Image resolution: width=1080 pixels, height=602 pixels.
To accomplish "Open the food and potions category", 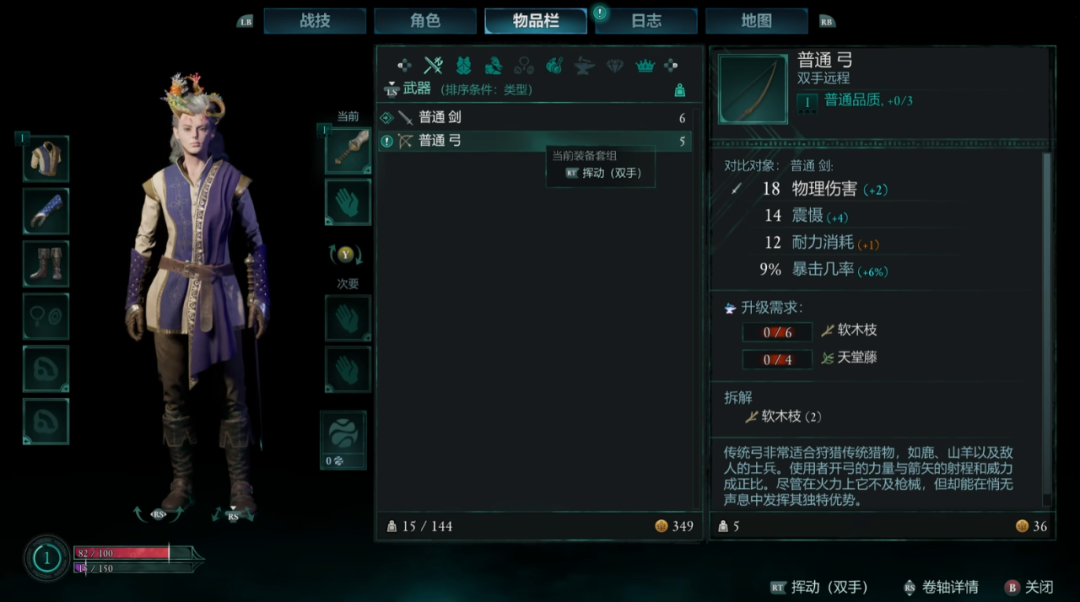I will click(x=554, y=66).
